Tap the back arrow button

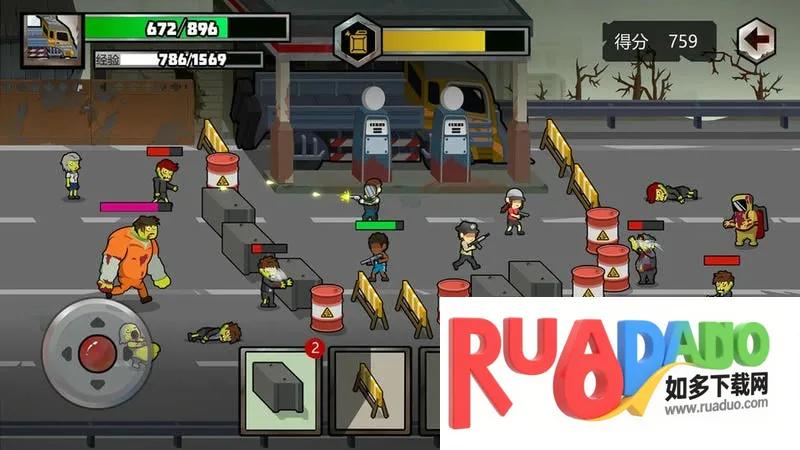(758, 41)
